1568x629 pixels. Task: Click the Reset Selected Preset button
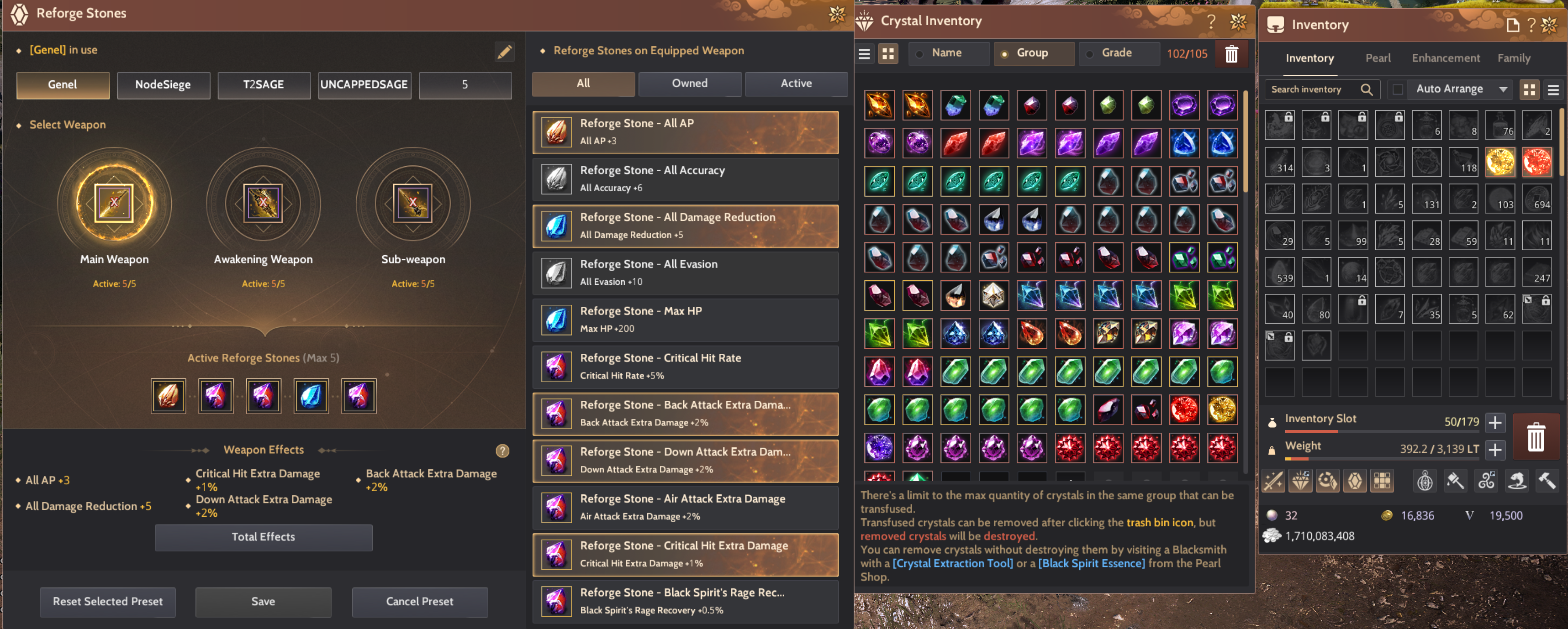[107, 602]
